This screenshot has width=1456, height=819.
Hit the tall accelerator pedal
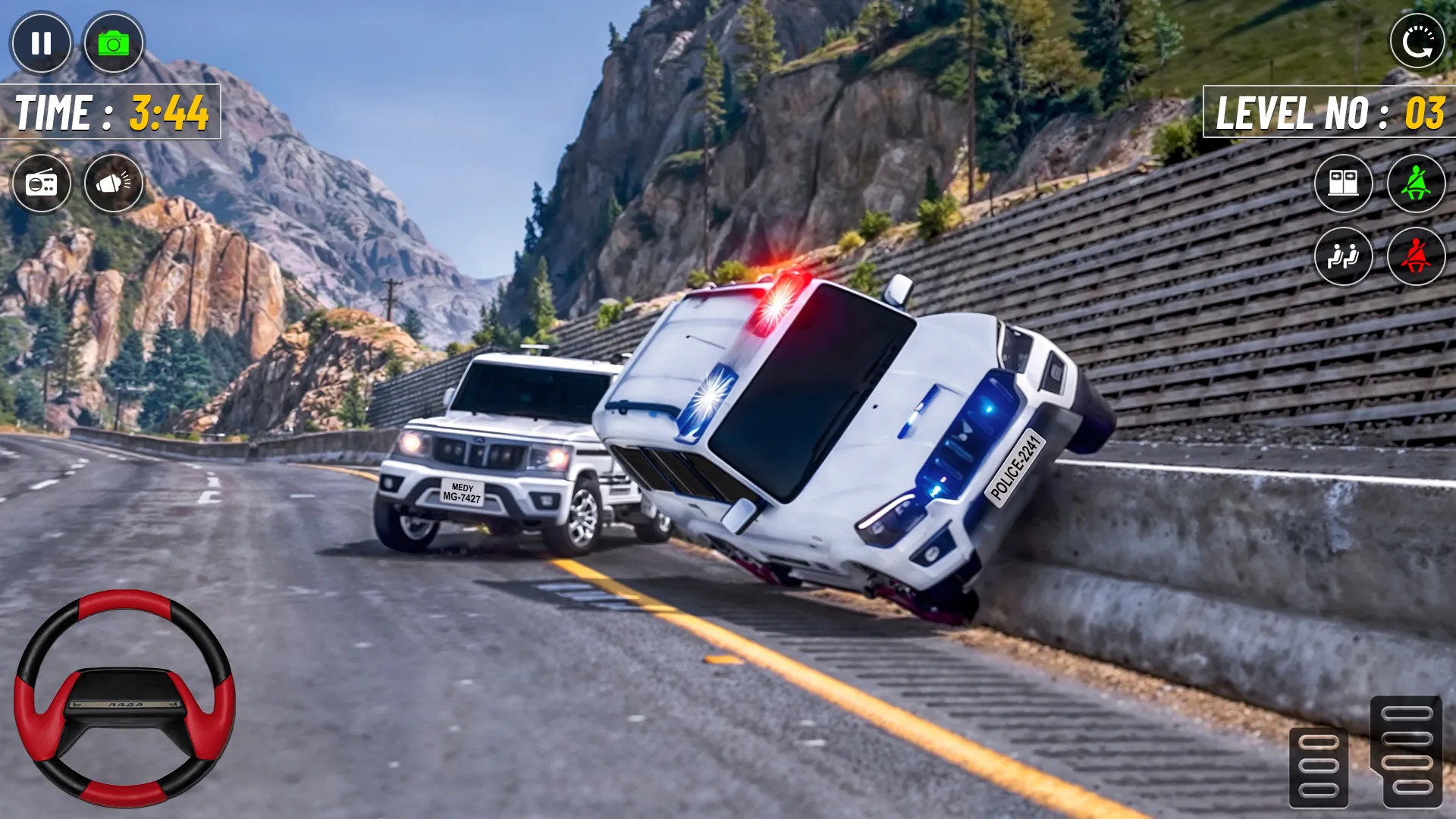(x=1407, y=751)
